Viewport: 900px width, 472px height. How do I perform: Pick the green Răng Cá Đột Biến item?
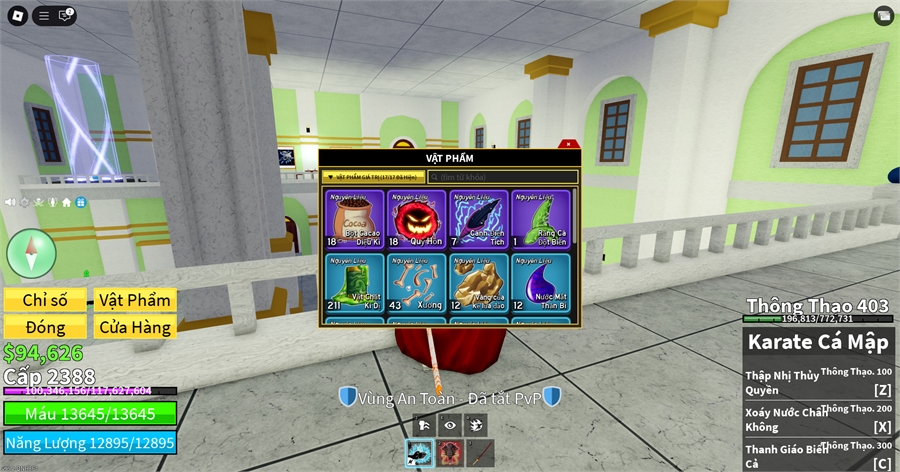[540, 219]
